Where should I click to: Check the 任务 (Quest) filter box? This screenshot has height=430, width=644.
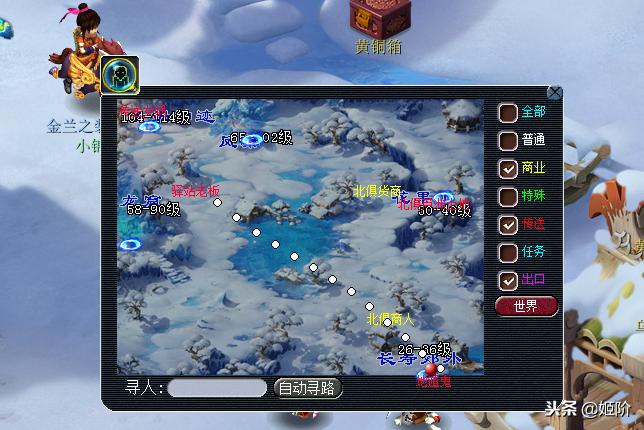508,252
